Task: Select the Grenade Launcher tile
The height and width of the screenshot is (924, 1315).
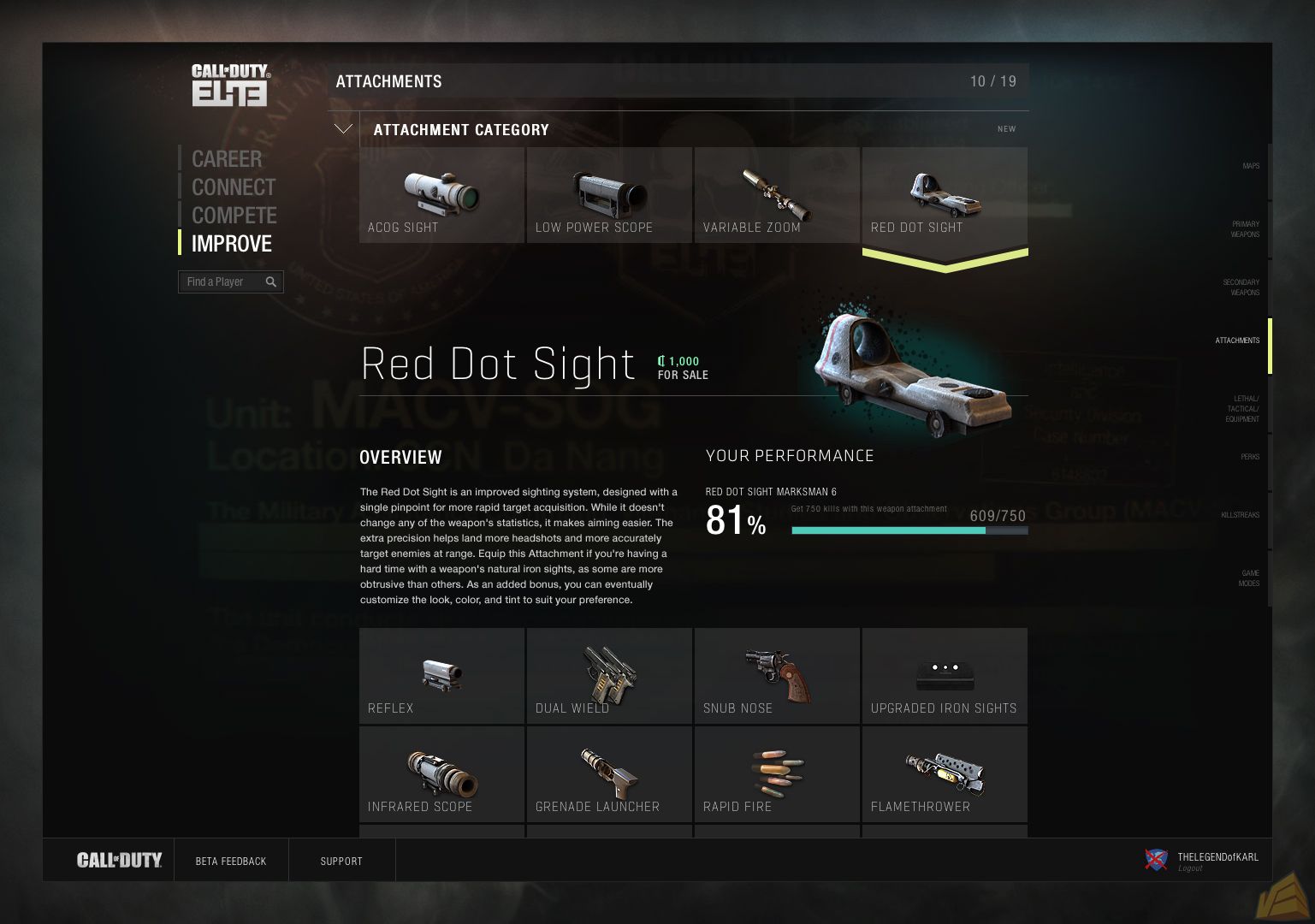Action: 609,774
